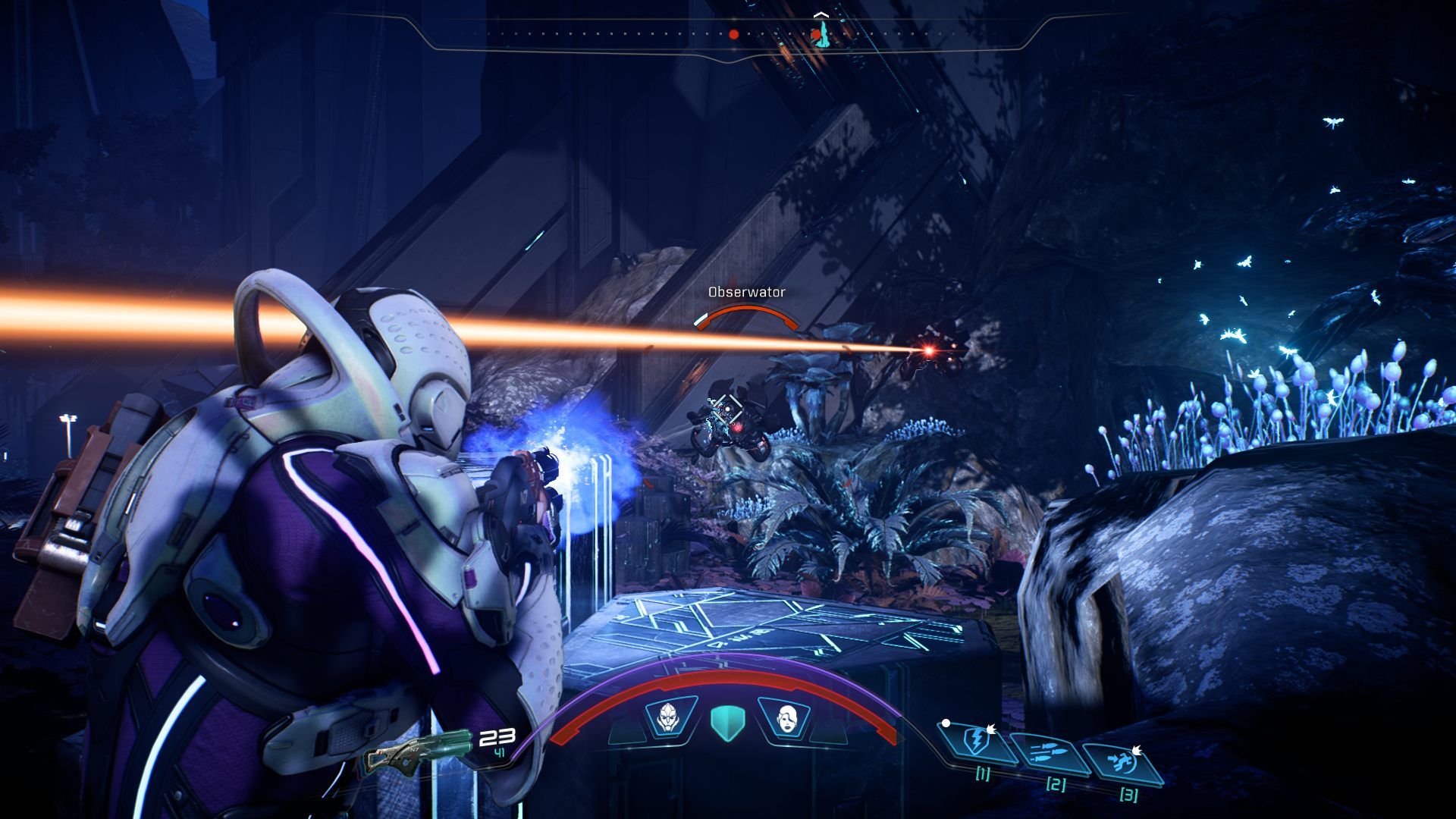Click the teal shield icon between squadmates
The height and width of the screenshot is (819, 1456).
[x=728, y=721]
